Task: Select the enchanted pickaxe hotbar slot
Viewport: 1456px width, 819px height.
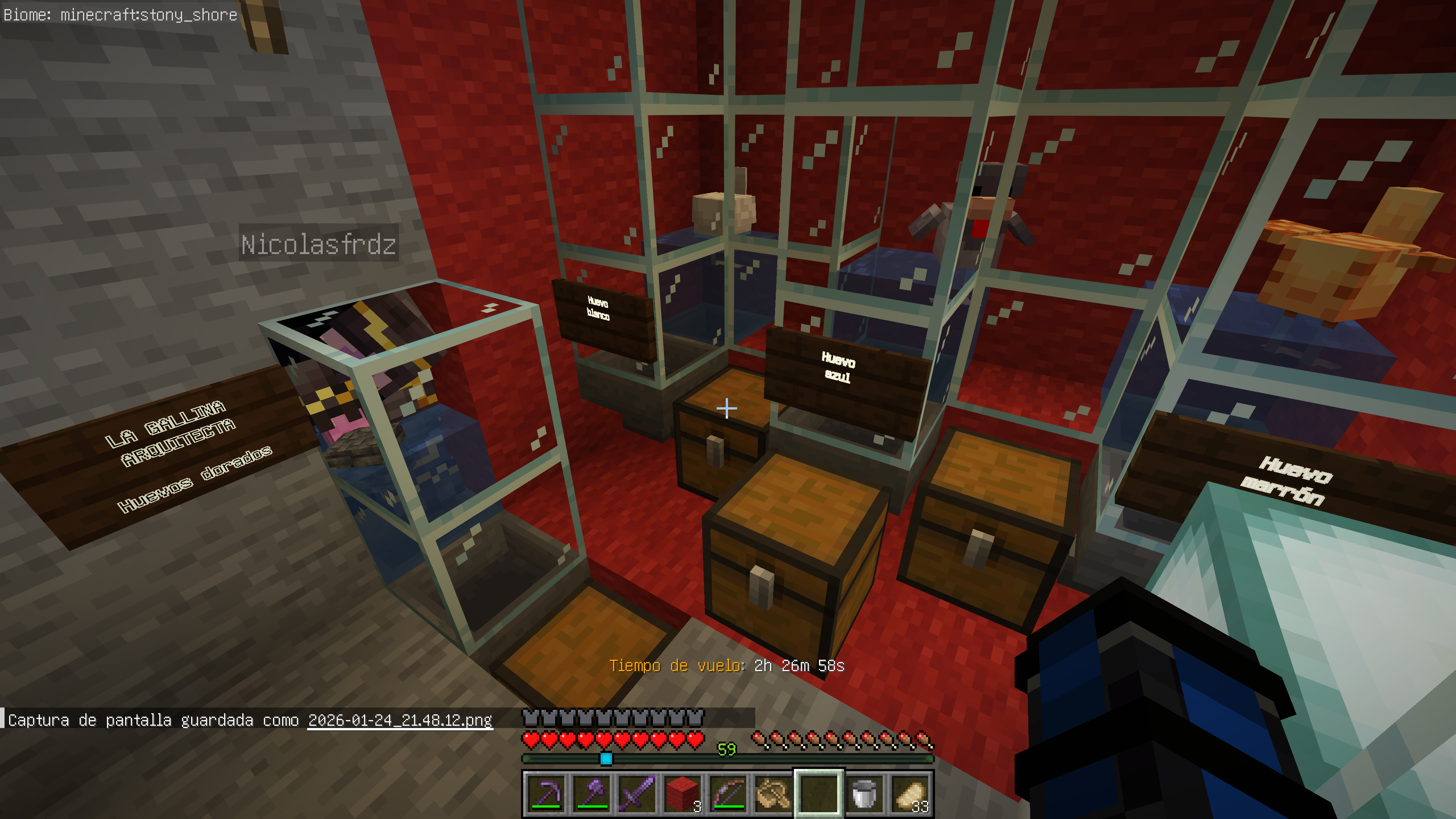Action: point(546,794)
